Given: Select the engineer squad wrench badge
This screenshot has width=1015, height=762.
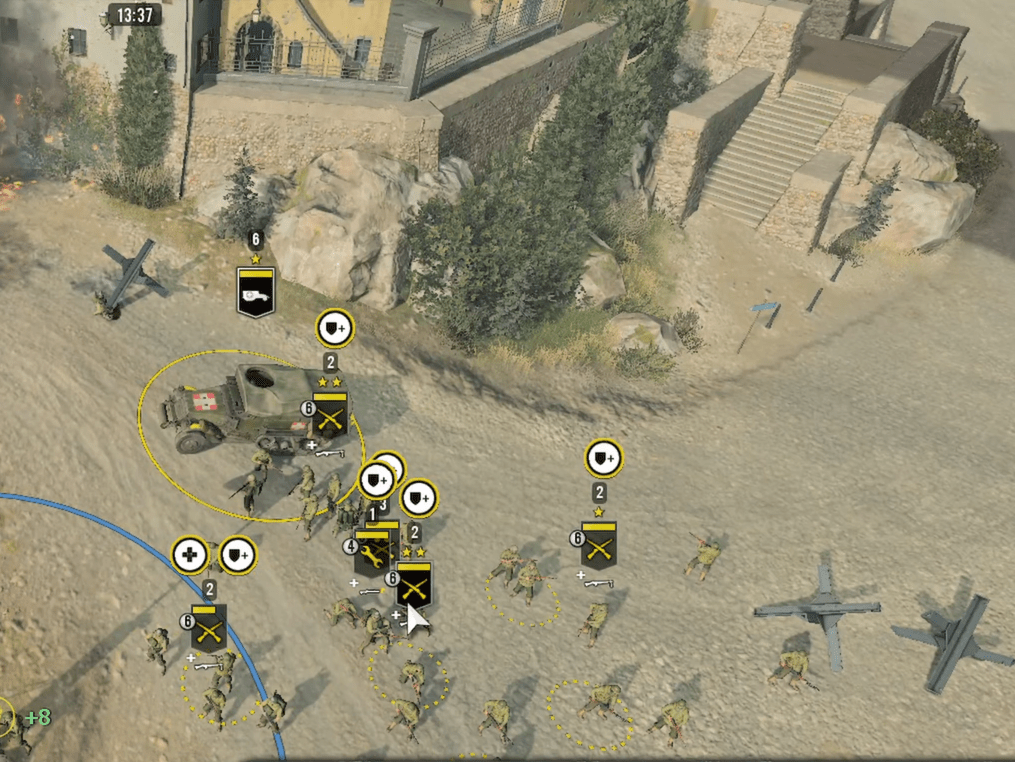Looking at the screenshot, I should (372, 552).
